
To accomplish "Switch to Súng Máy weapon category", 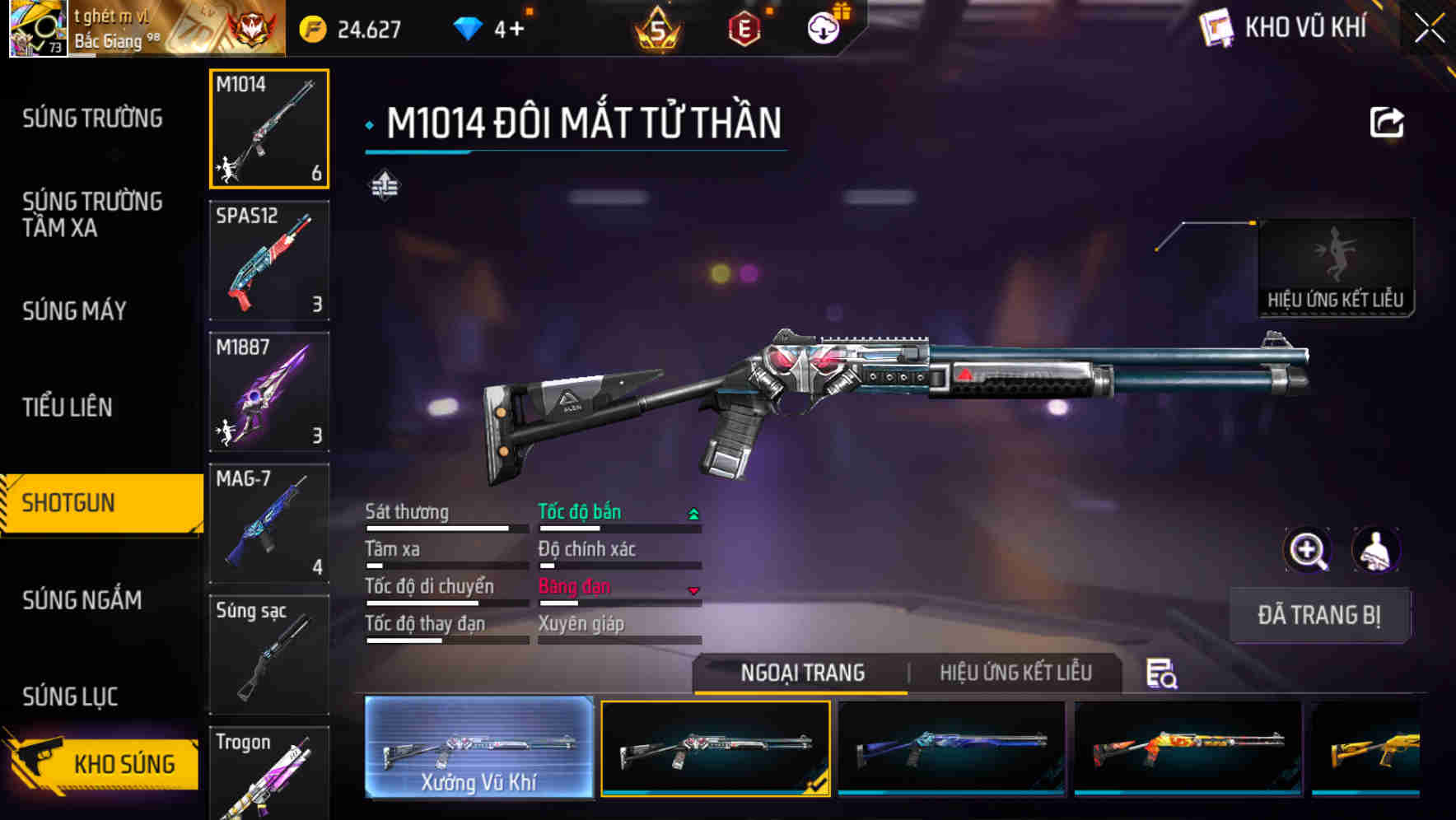I will pos(74,311).
